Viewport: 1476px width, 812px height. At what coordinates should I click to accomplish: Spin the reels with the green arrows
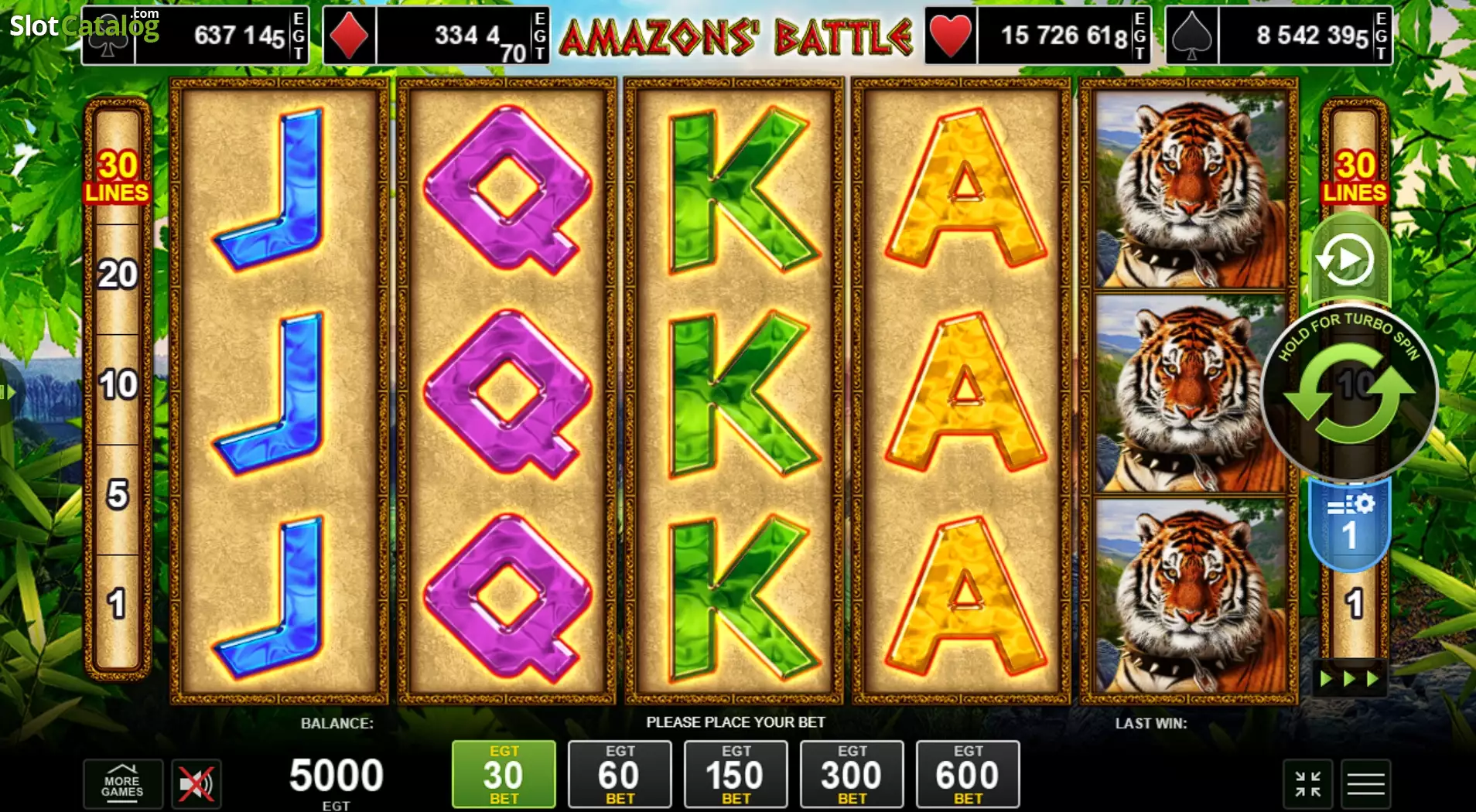1349,394
